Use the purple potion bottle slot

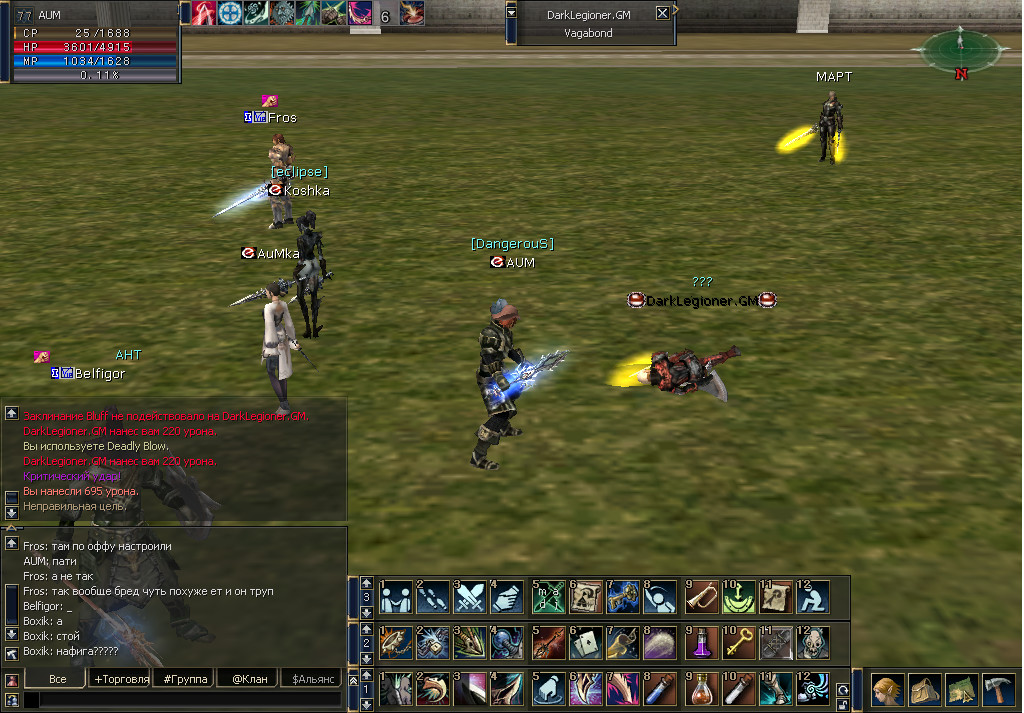(702, 642)
